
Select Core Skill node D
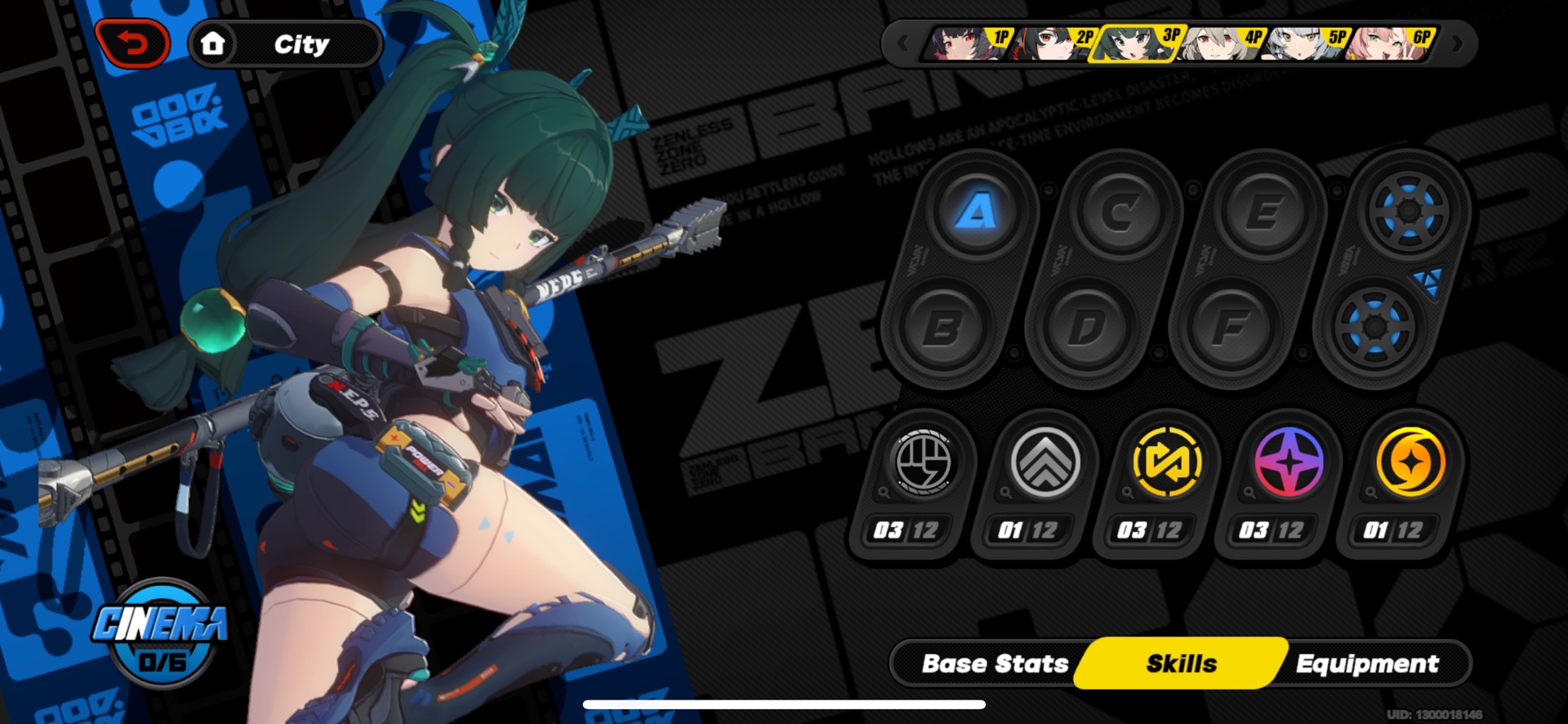[1086, 327]
